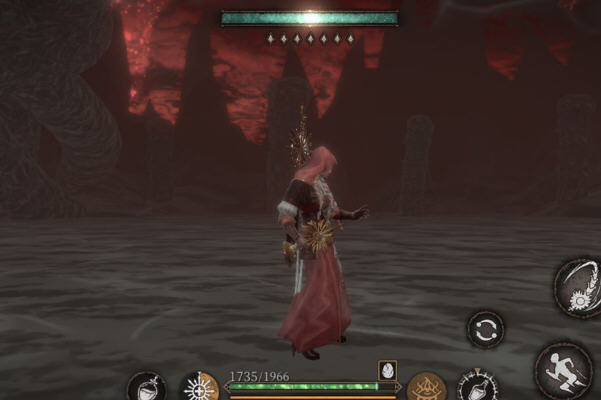Use the spiked-ring bottle item button
601x400 pixels.
(477, 388)
